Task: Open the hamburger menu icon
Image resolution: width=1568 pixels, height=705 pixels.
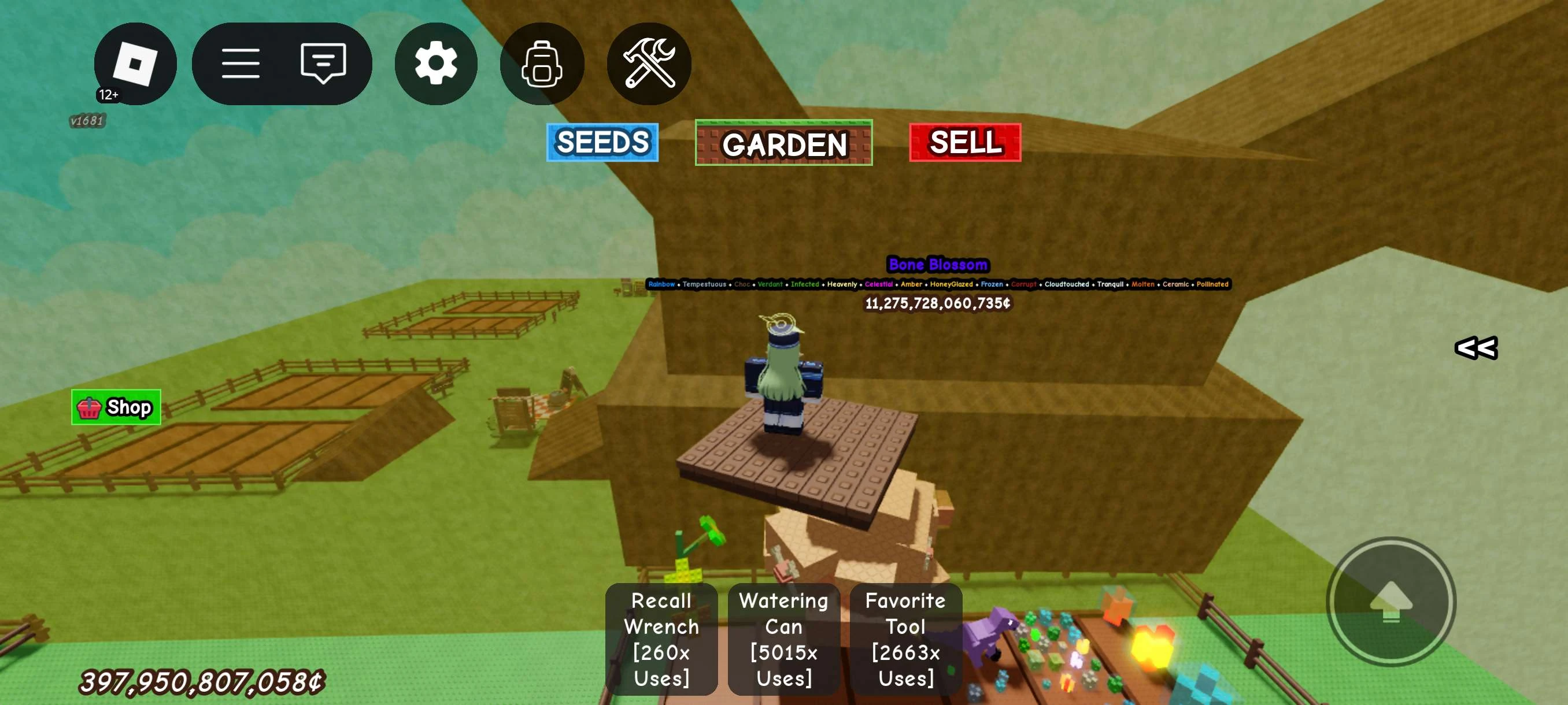Action: point(242,63)
